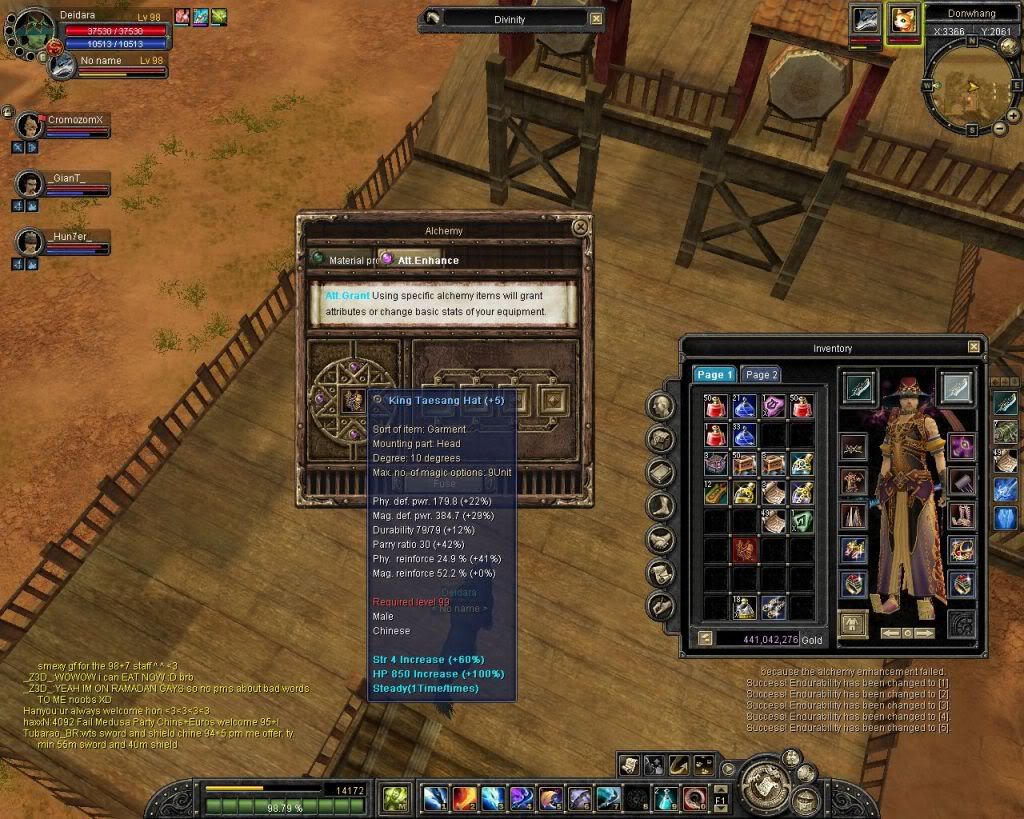Activate the fire skill in hotbar slot 2
Viewport: 1024px width, 819px height.
[x=463, y=797]
